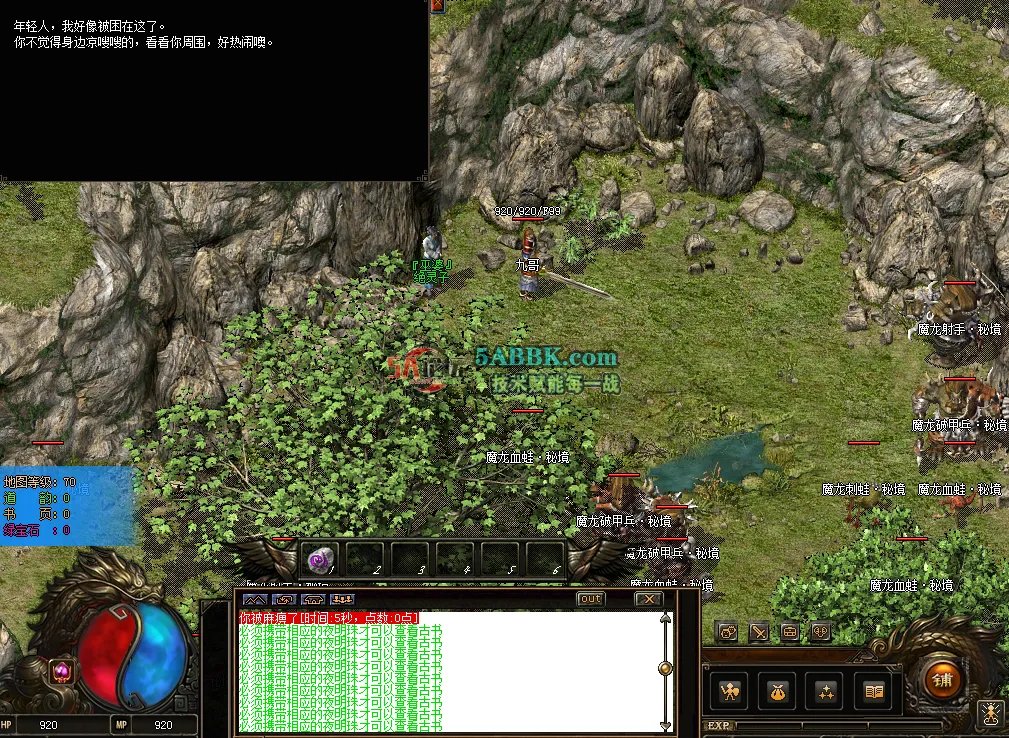Click the crossed sword attack mode icon
The width and height of the screenshot is (1009, 738).
(x=759, y=632)
